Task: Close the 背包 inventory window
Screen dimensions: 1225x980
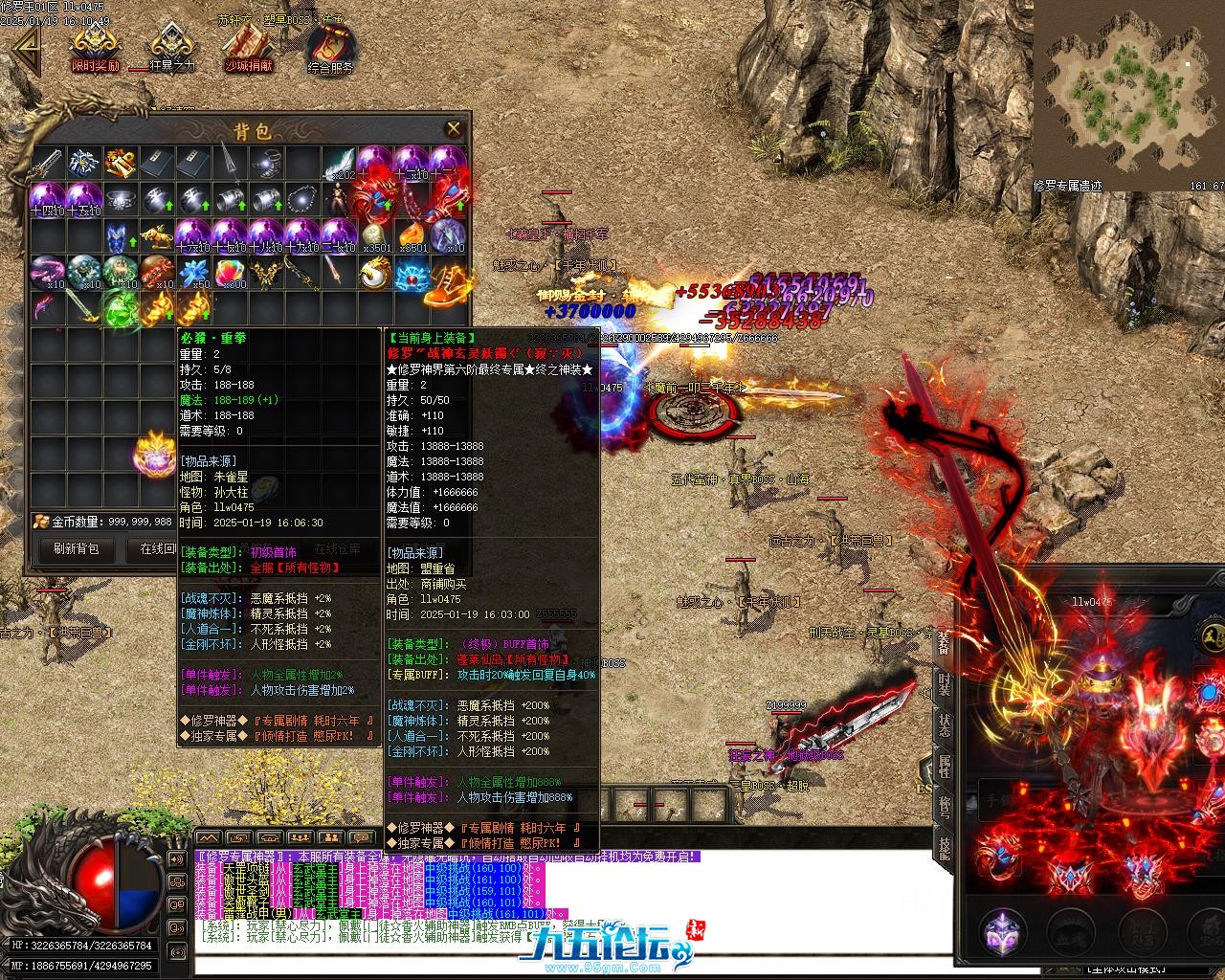Action: (454, 128)
